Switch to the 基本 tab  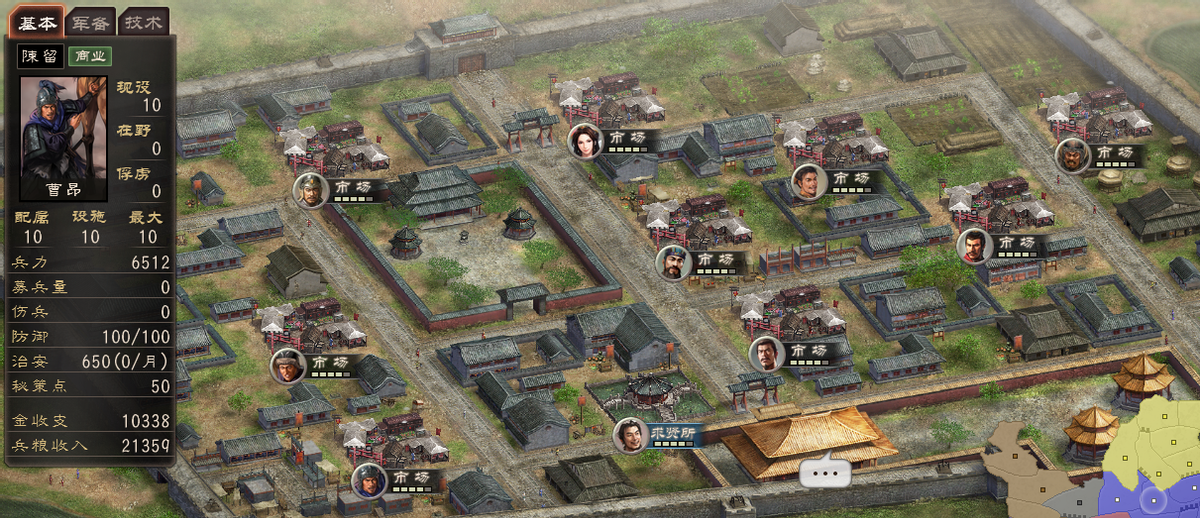pyautogui.click(x=37, y=22)
